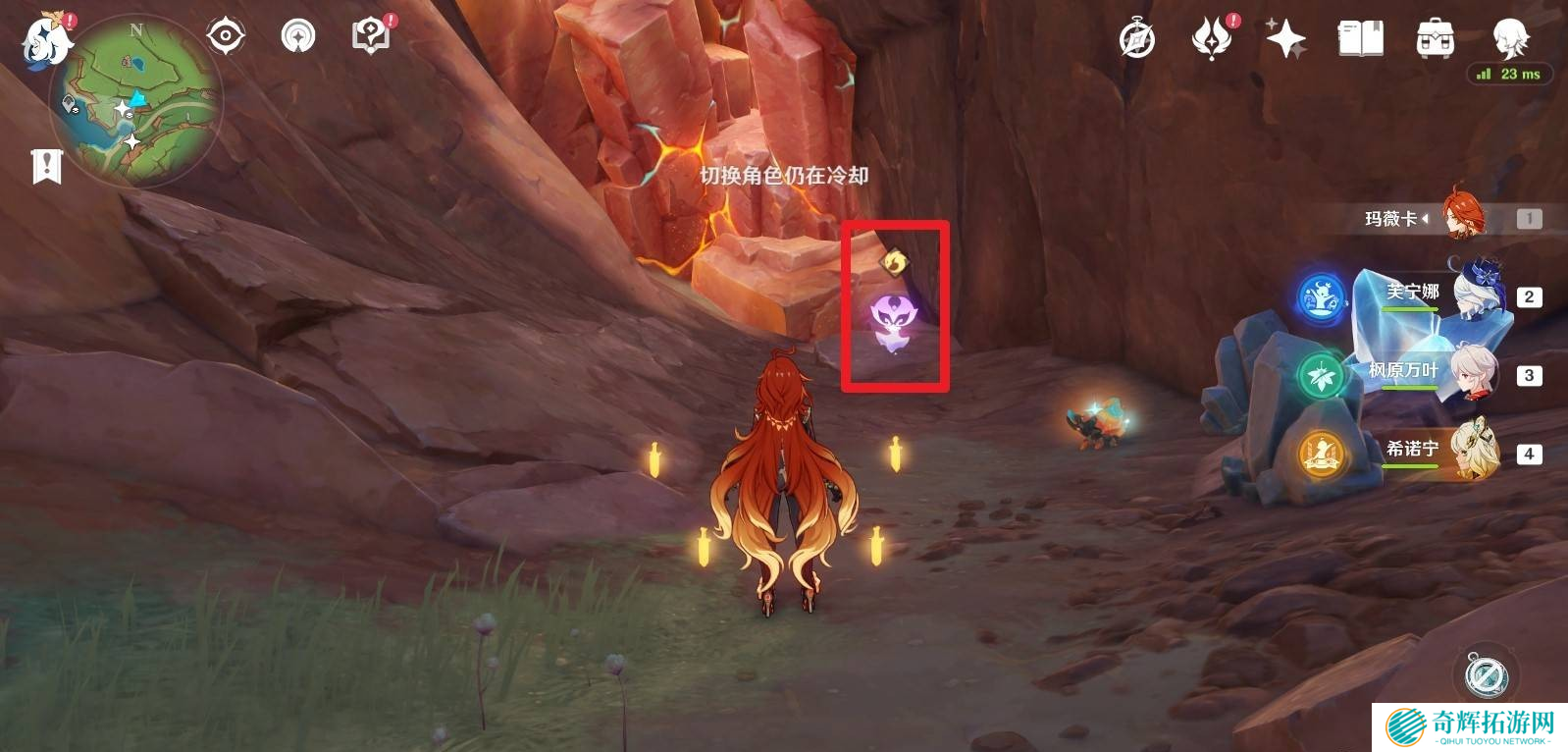This screenshot has height=752, width=1568.
Task: Open the quest banner with exclamation mark
Action: point(46,167)
